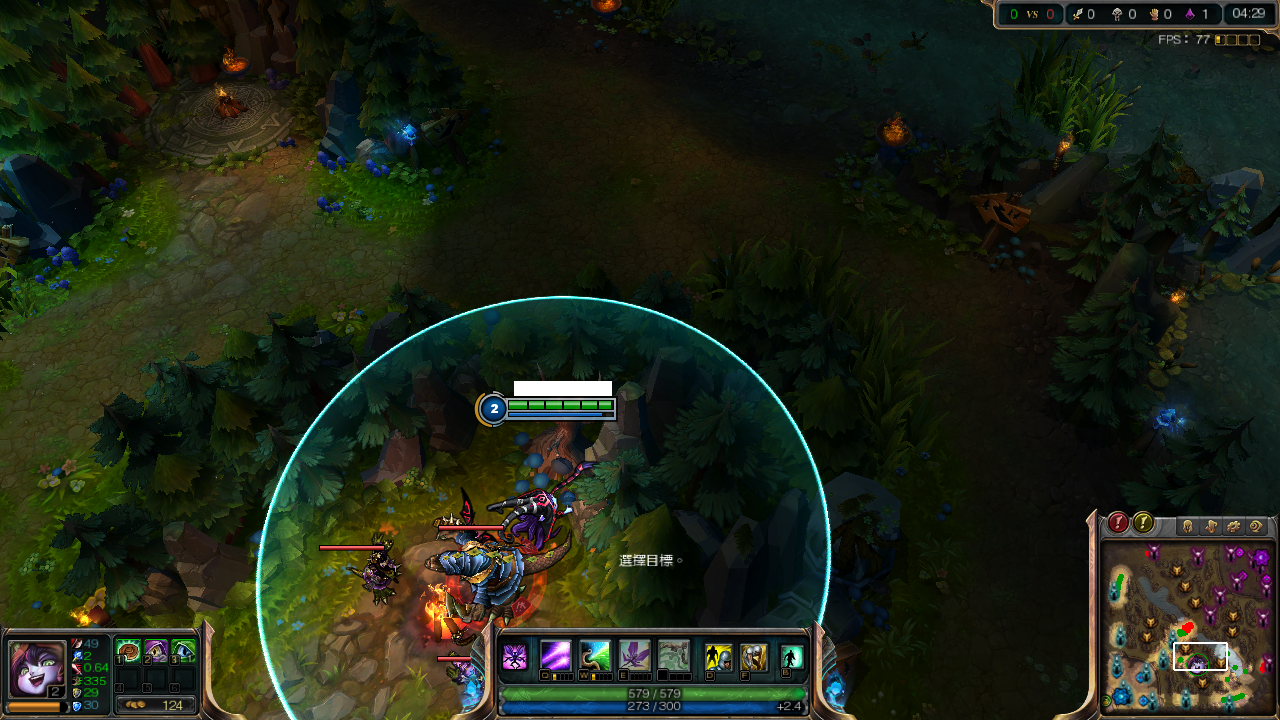Open the helmet icon menu above minimap
This screenshot has width=1280, height=720.
[x=1188, y=526]
